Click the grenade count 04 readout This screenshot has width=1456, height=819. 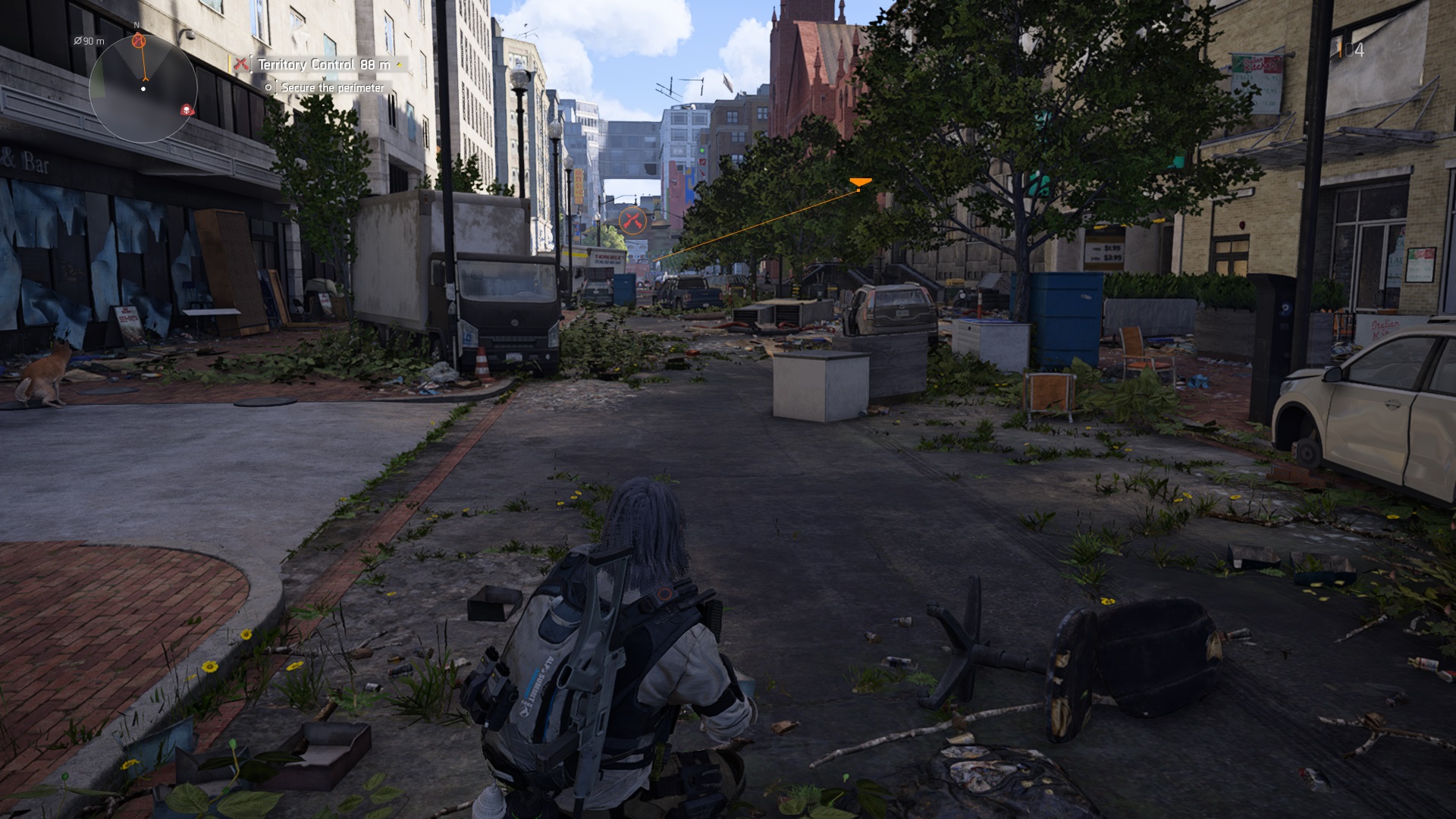pos(1354,50)
